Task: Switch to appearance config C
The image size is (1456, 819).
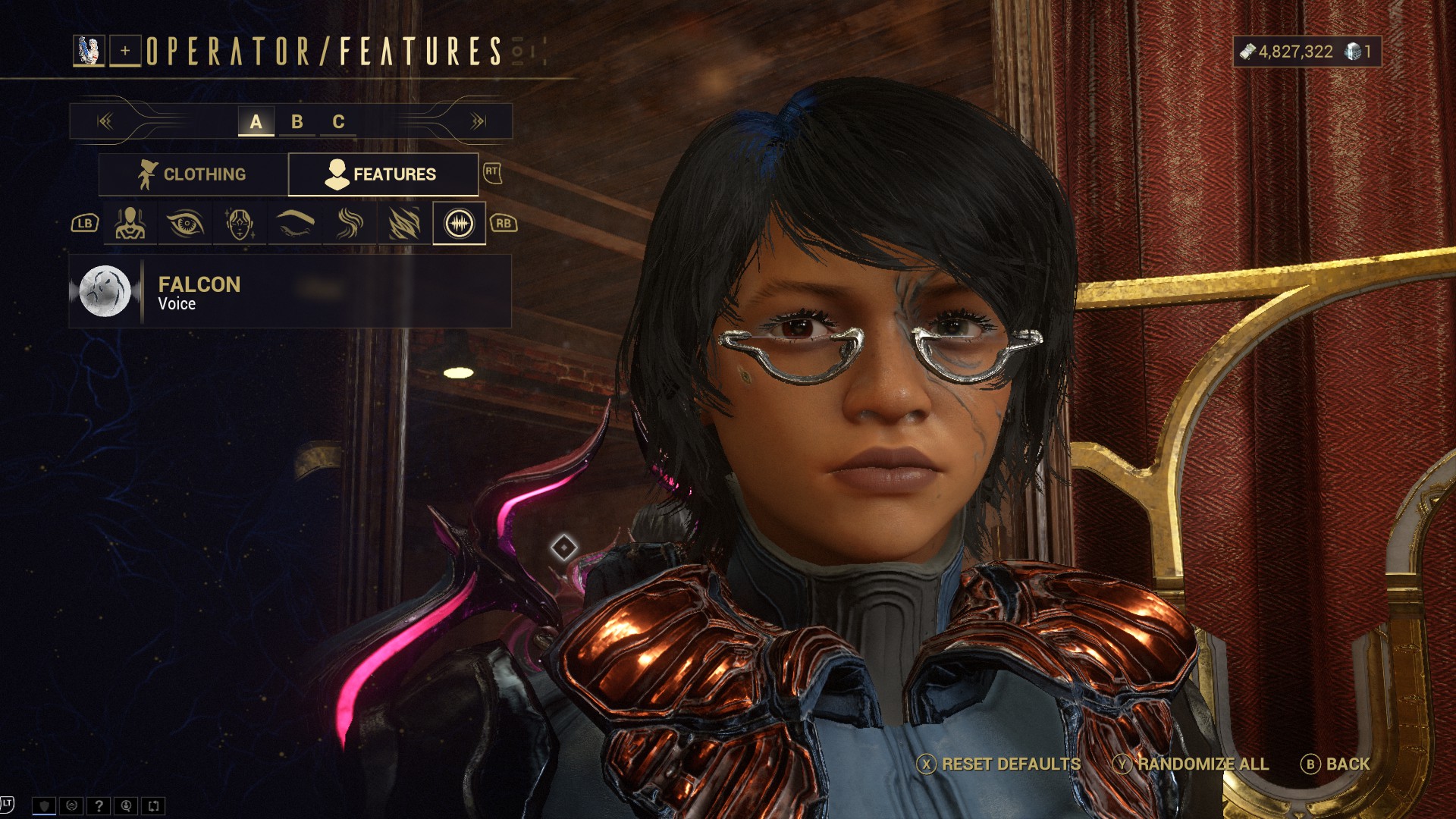Action: coord(338,121)
